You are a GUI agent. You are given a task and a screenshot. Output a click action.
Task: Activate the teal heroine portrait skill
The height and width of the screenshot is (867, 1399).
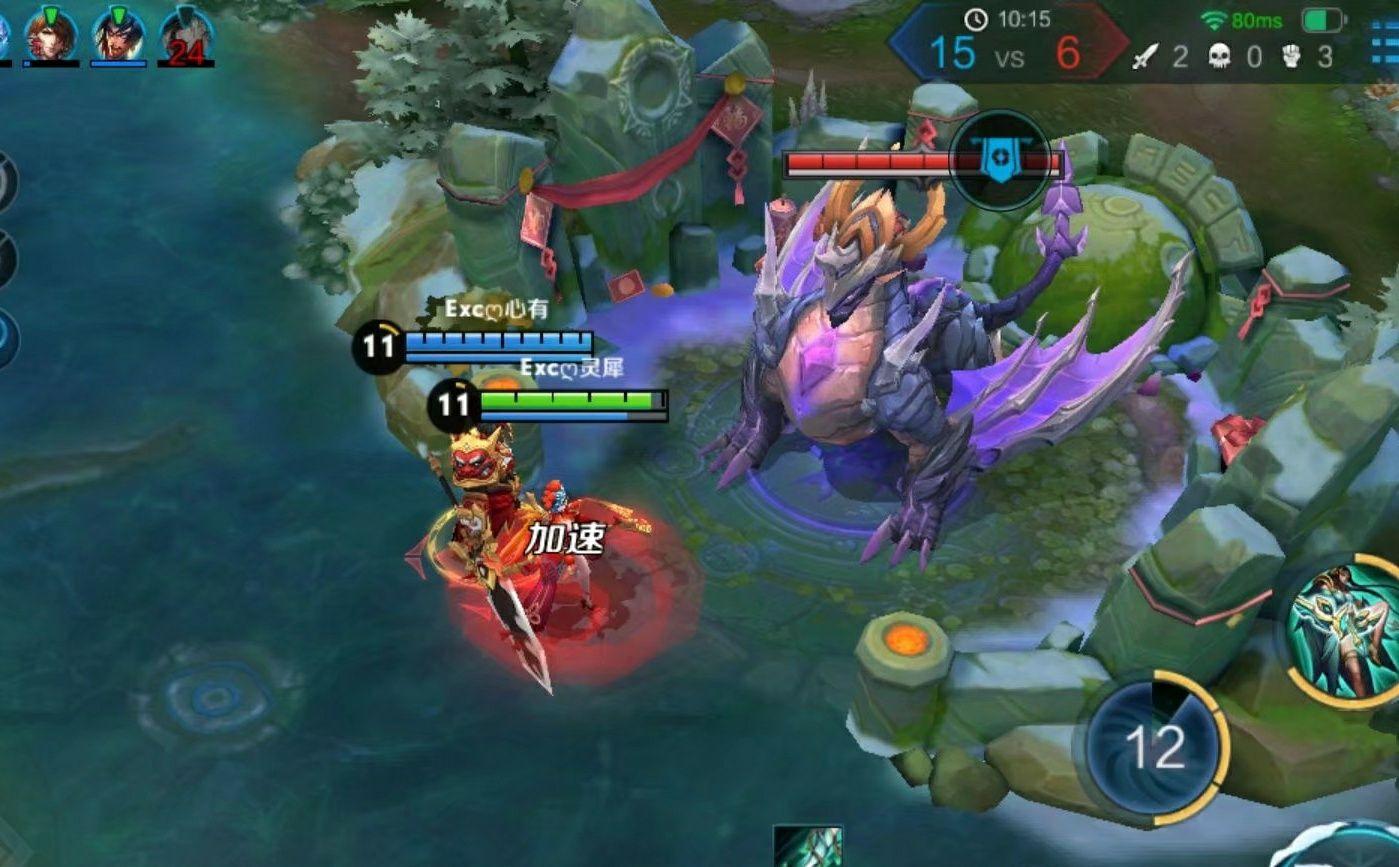click(x=1346, y=630)
